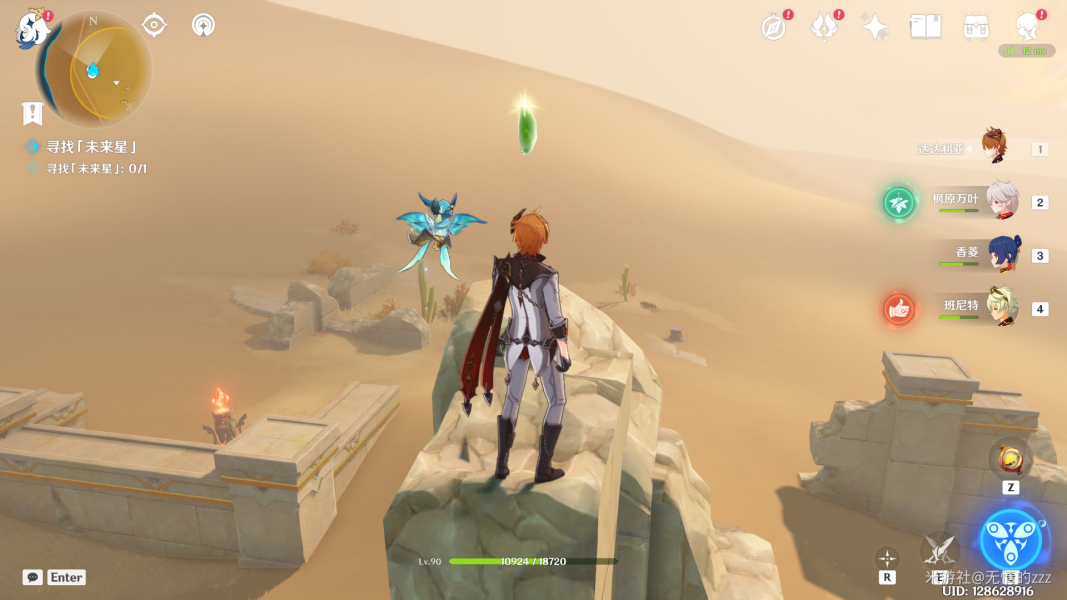The width and height of the screenshot is (1067, 600).
Task: Click the eye-shaped icon beside the minimap
Action: (154, 24)
